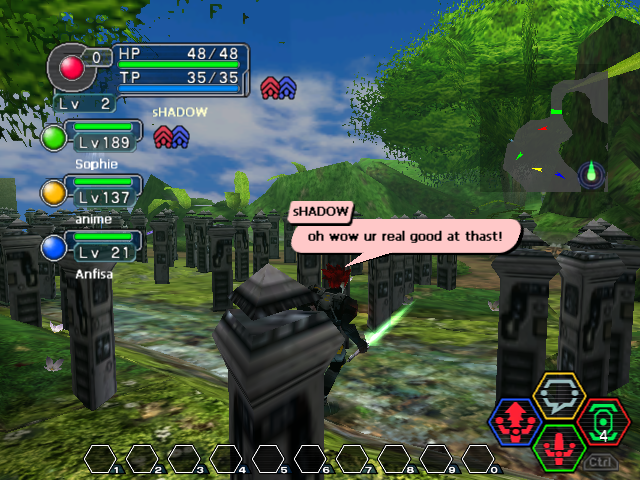This screenshot has height=480, width=640.
Task: Open the yellow-bordered chat bubble action
Action: [558, 398]
